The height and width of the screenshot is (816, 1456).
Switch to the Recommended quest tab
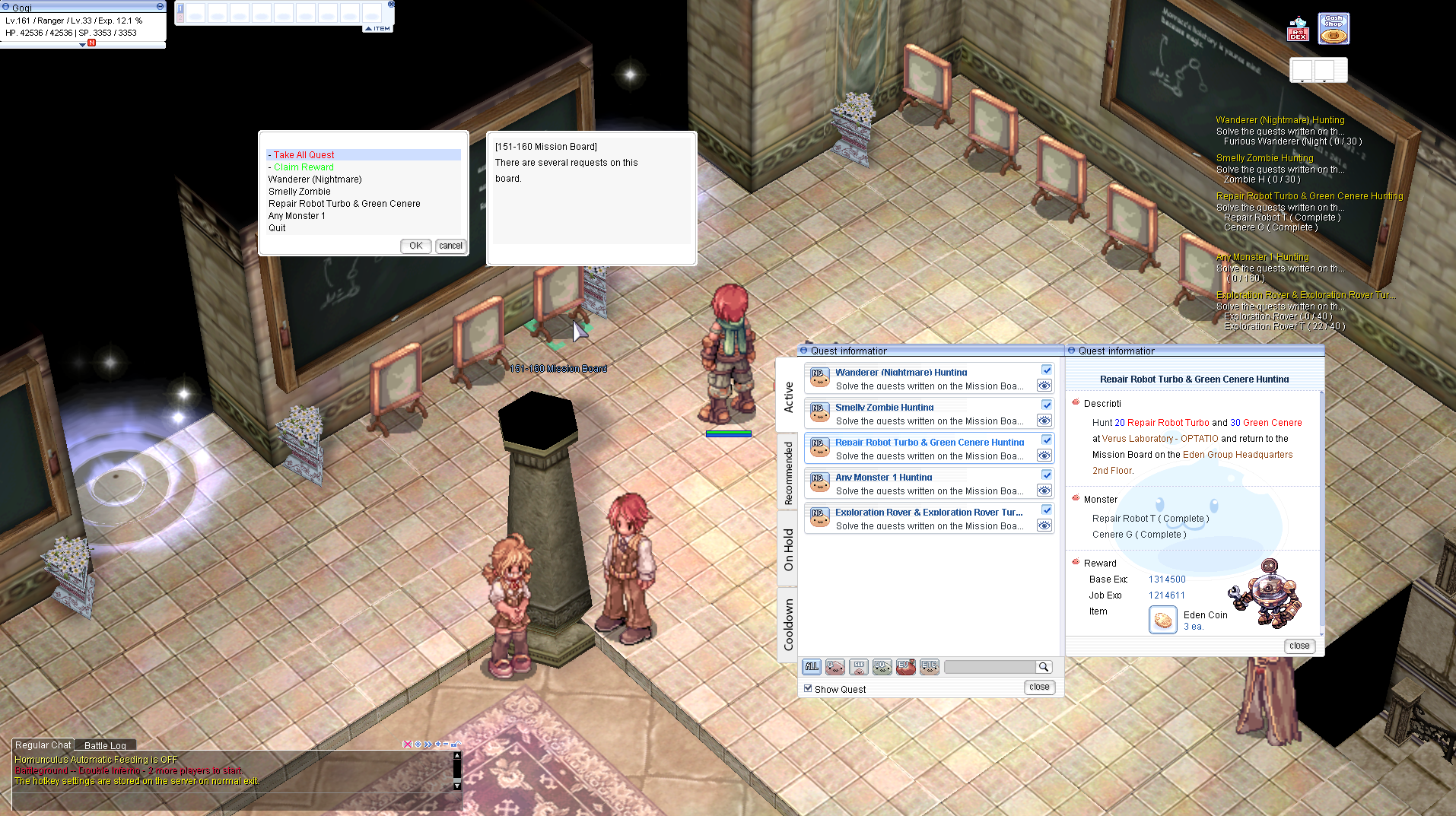click(x=788, y=473)
